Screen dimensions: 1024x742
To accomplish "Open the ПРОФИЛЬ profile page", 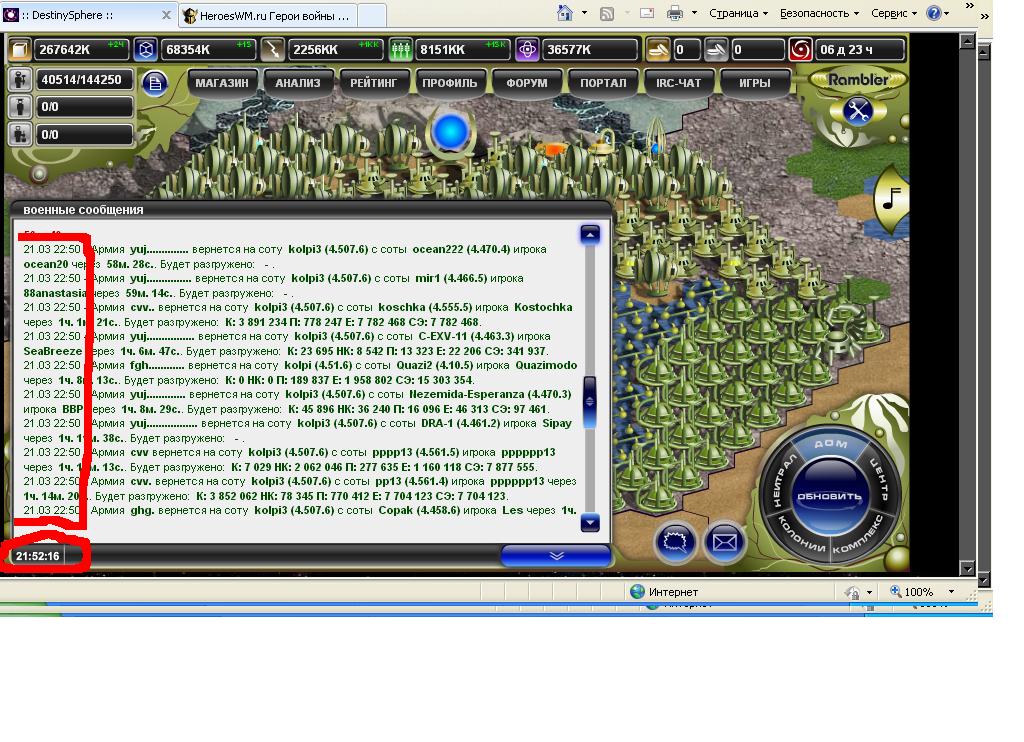I will click(450, 83).
